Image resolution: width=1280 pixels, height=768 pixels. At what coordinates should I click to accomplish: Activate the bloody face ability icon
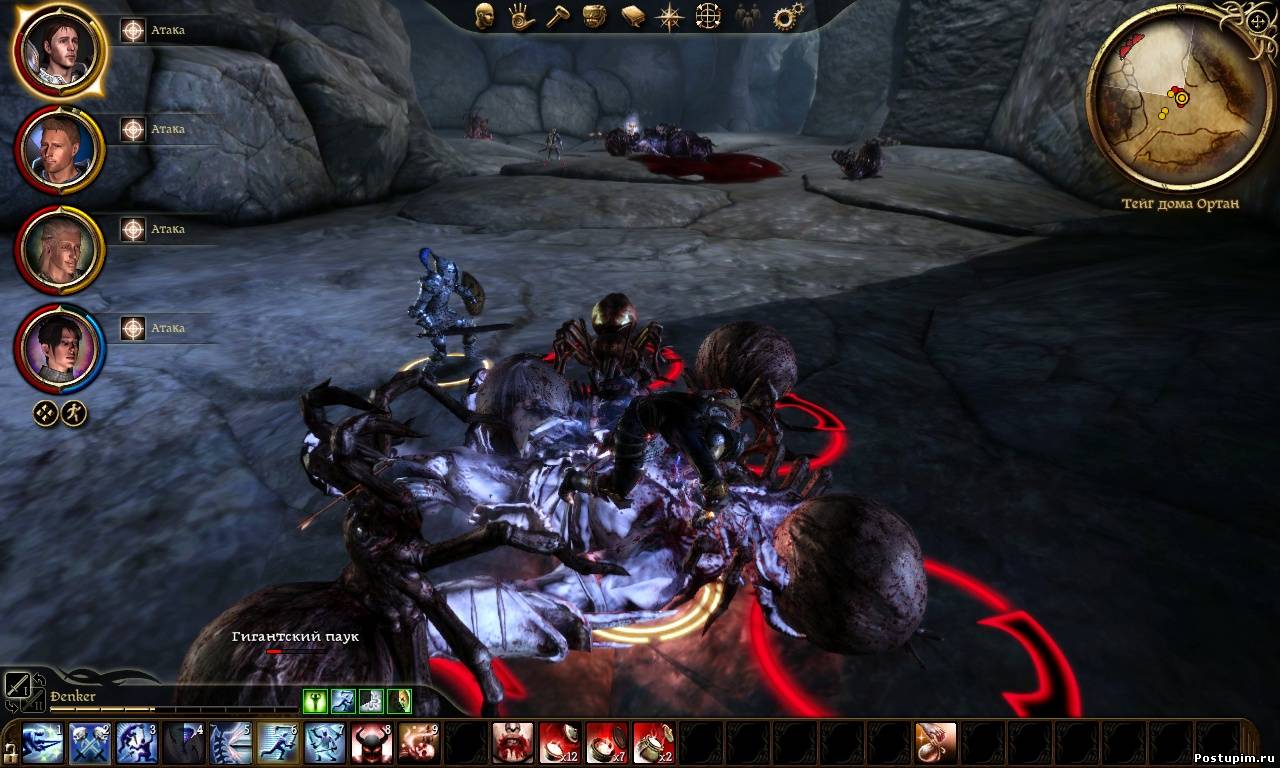pyautogui.click(x=512, y=743)
